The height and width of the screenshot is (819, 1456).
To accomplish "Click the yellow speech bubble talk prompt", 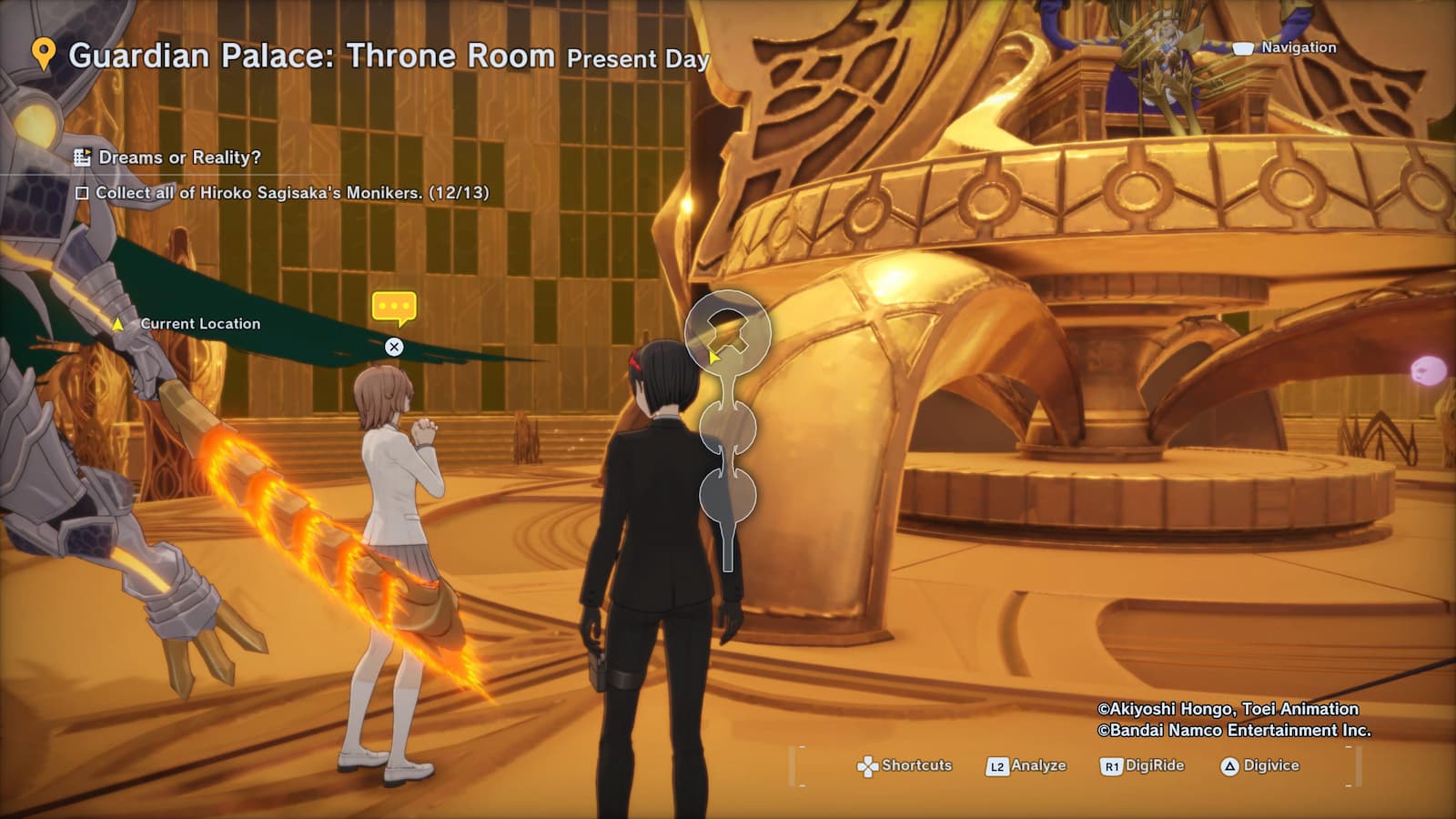I will coord(394,308).
